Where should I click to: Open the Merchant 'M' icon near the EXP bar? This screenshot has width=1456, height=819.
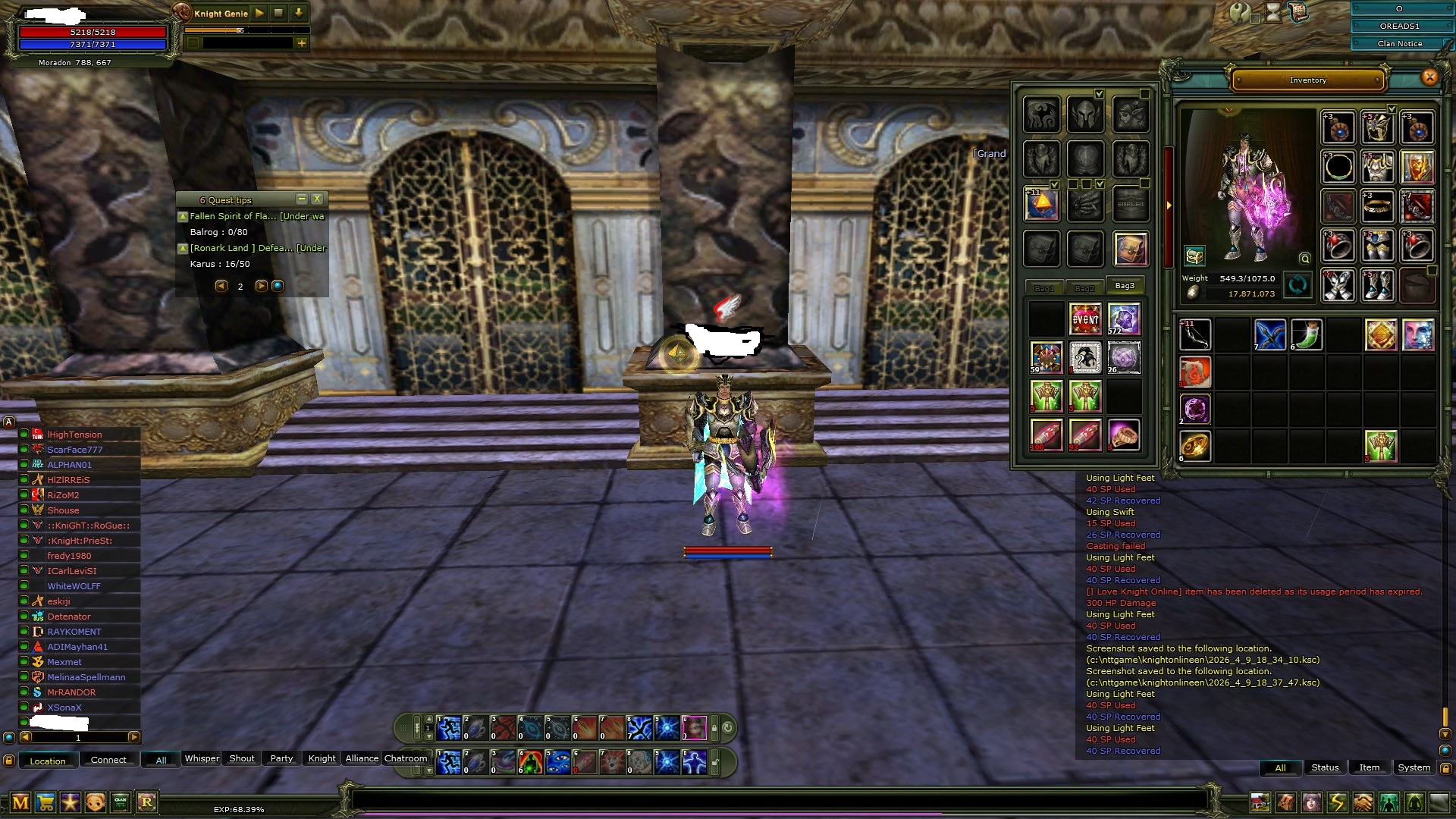20,802
